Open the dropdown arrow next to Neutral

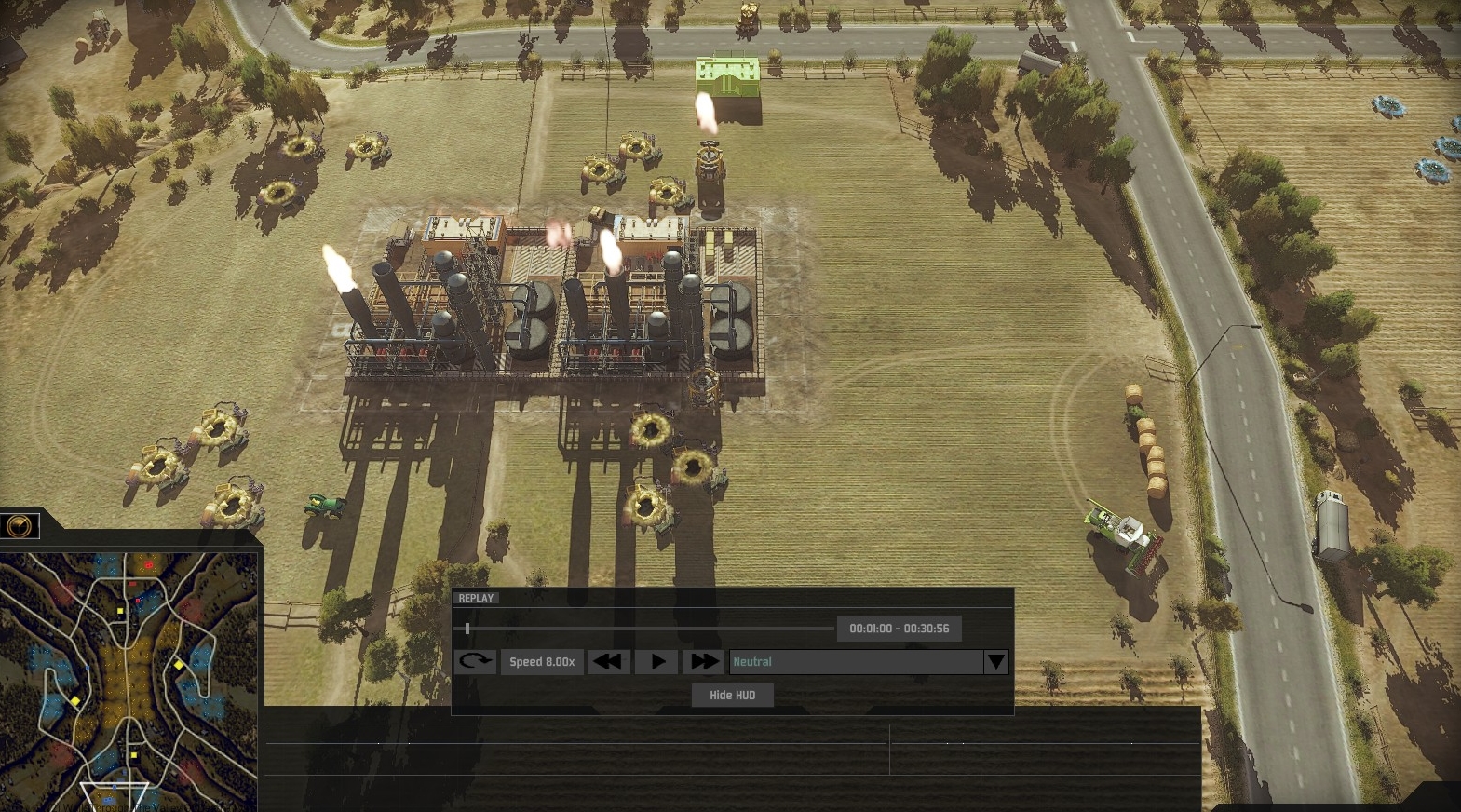click(995, 662)
